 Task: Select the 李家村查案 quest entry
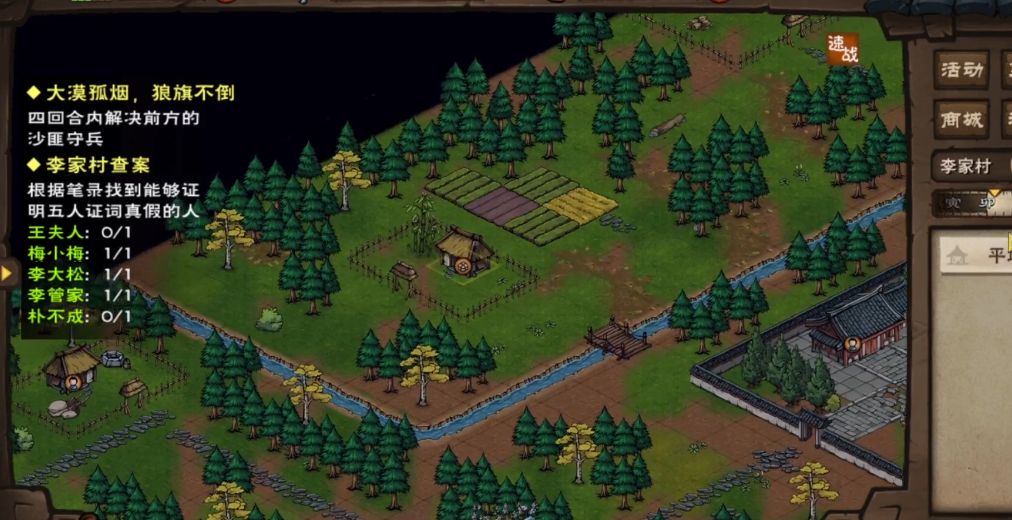(96, 165)
